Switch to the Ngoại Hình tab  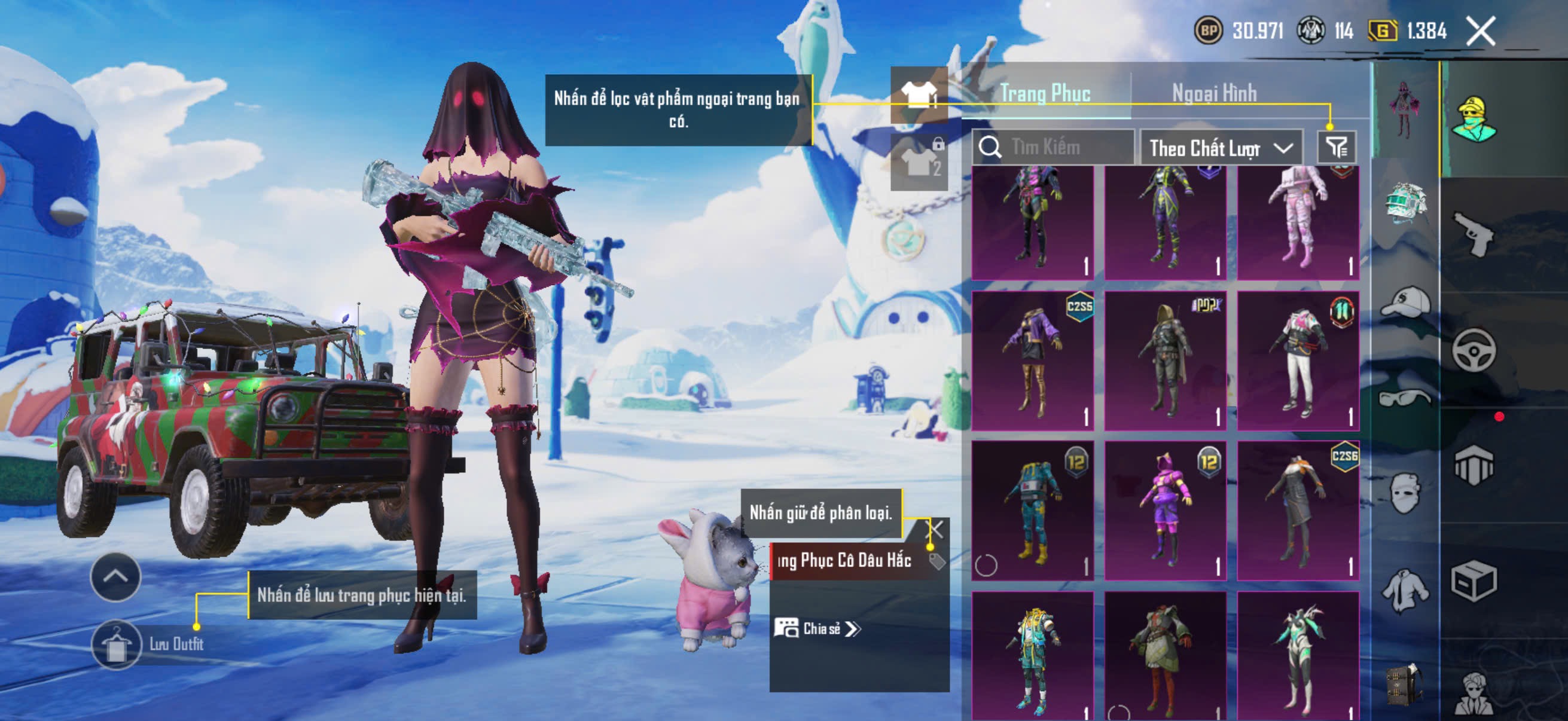tap(1214, 93)
